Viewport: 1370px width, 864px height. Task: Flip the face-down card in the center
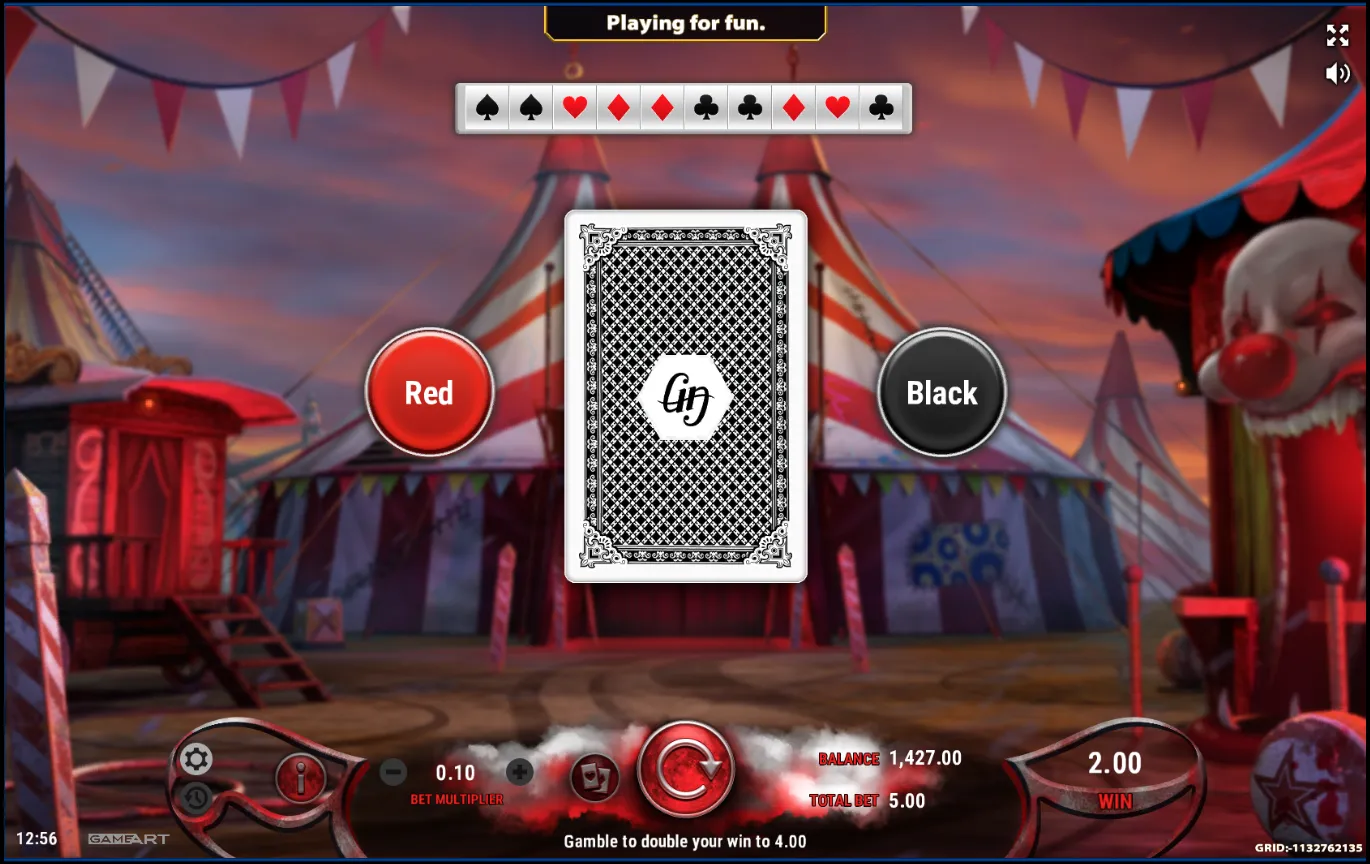click(x=685, y=395)
